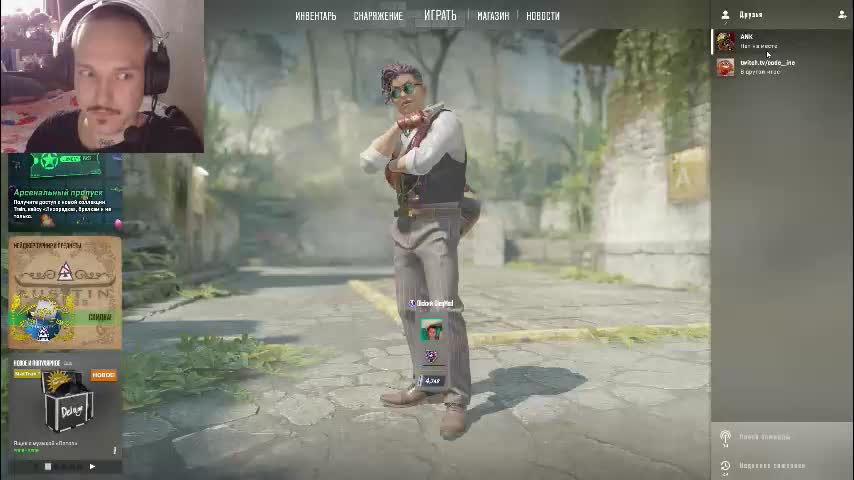Click the Друзья friends header icon

pos(726,15)
